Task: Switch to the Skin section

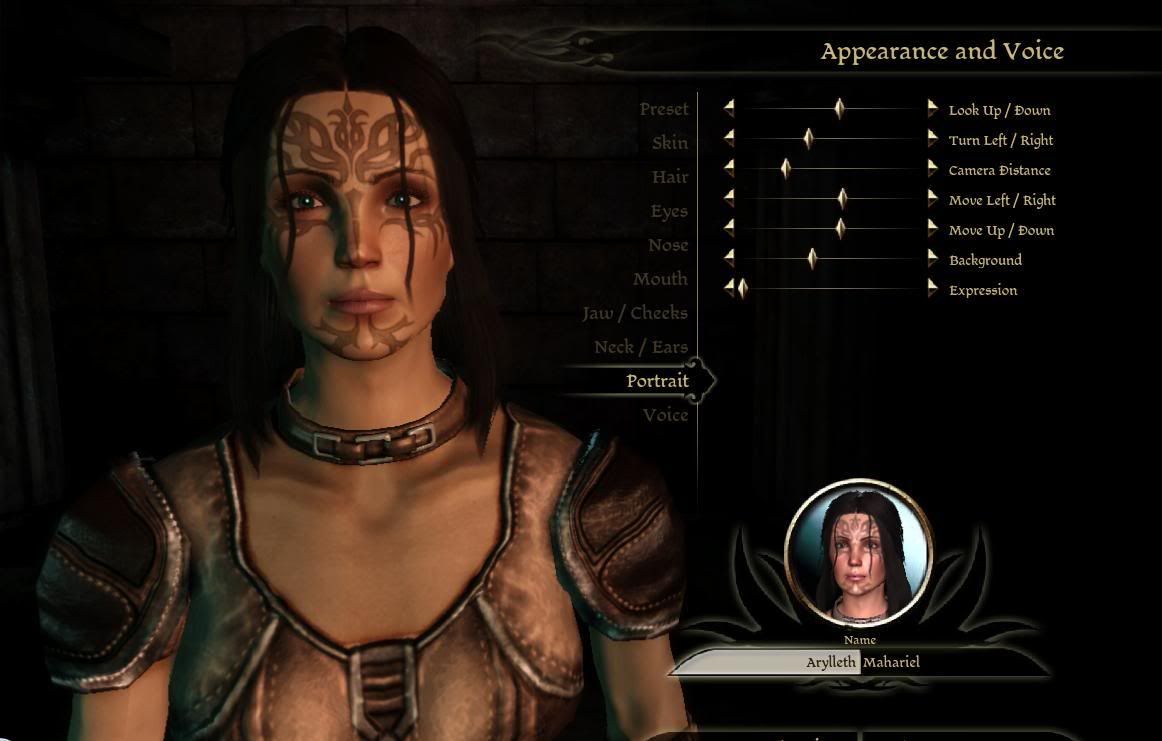Action: coord(669,143)
